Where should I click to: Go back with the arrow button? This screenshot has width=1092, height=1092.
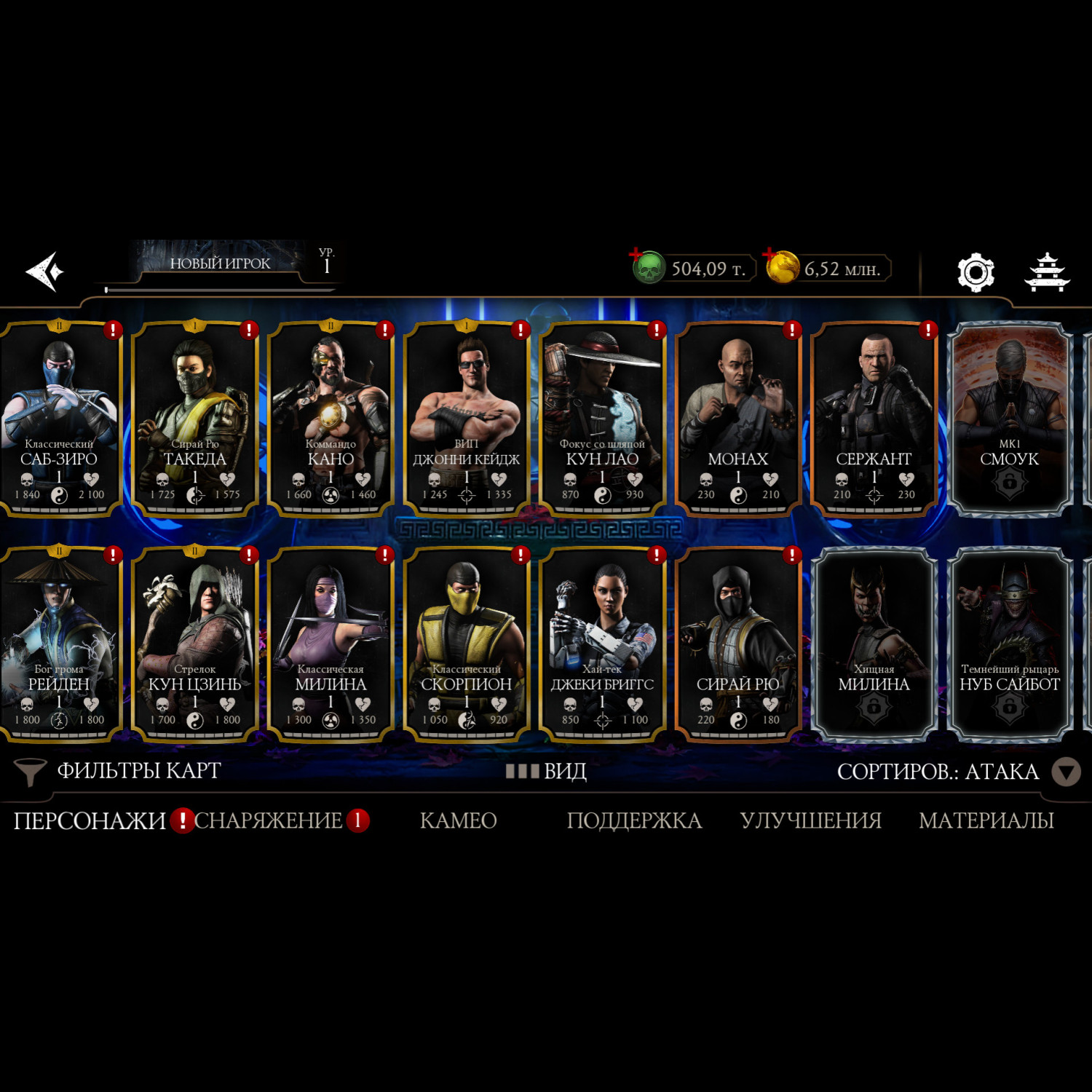[45, 272]
